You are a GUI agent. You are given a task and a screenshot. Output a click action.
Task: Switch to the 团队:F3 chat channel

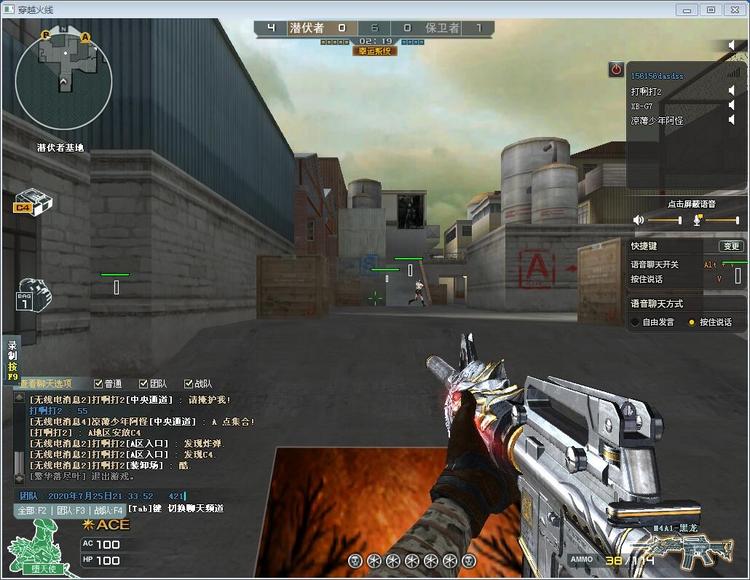71,510
